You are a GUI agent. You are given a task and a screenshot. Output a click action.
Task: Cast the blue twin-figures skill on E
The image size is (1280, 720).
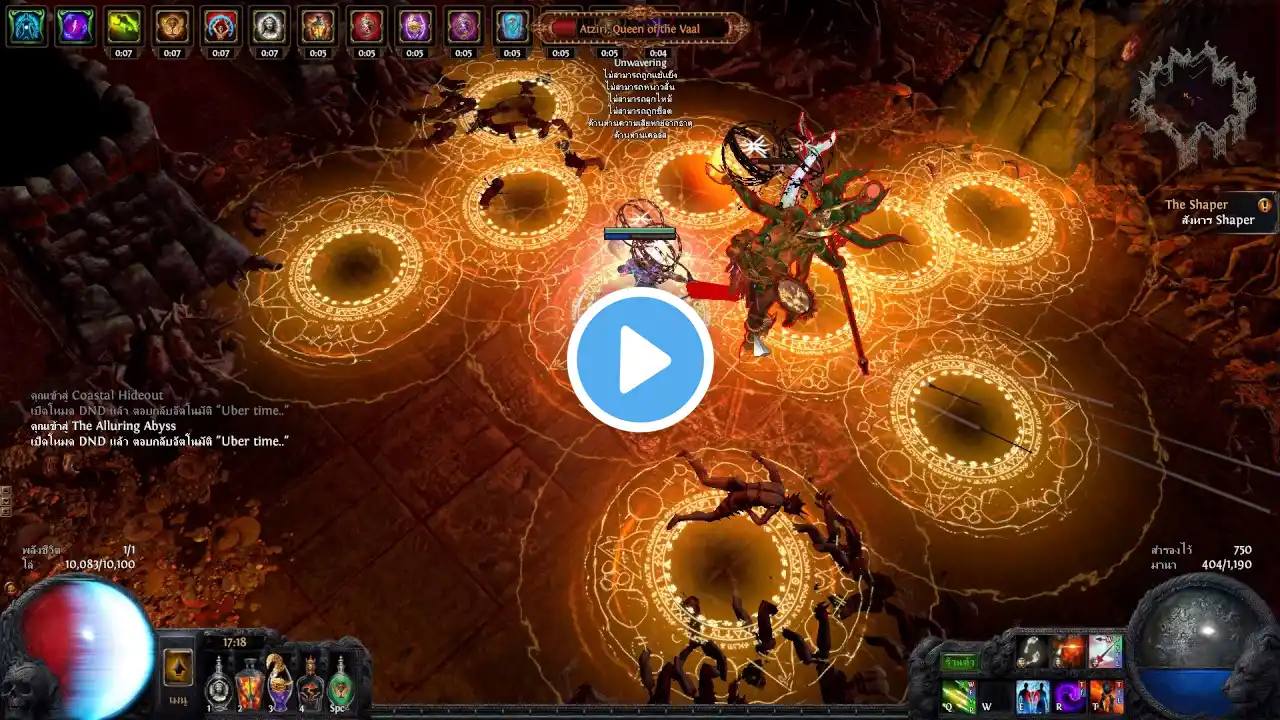point(1033,696)
